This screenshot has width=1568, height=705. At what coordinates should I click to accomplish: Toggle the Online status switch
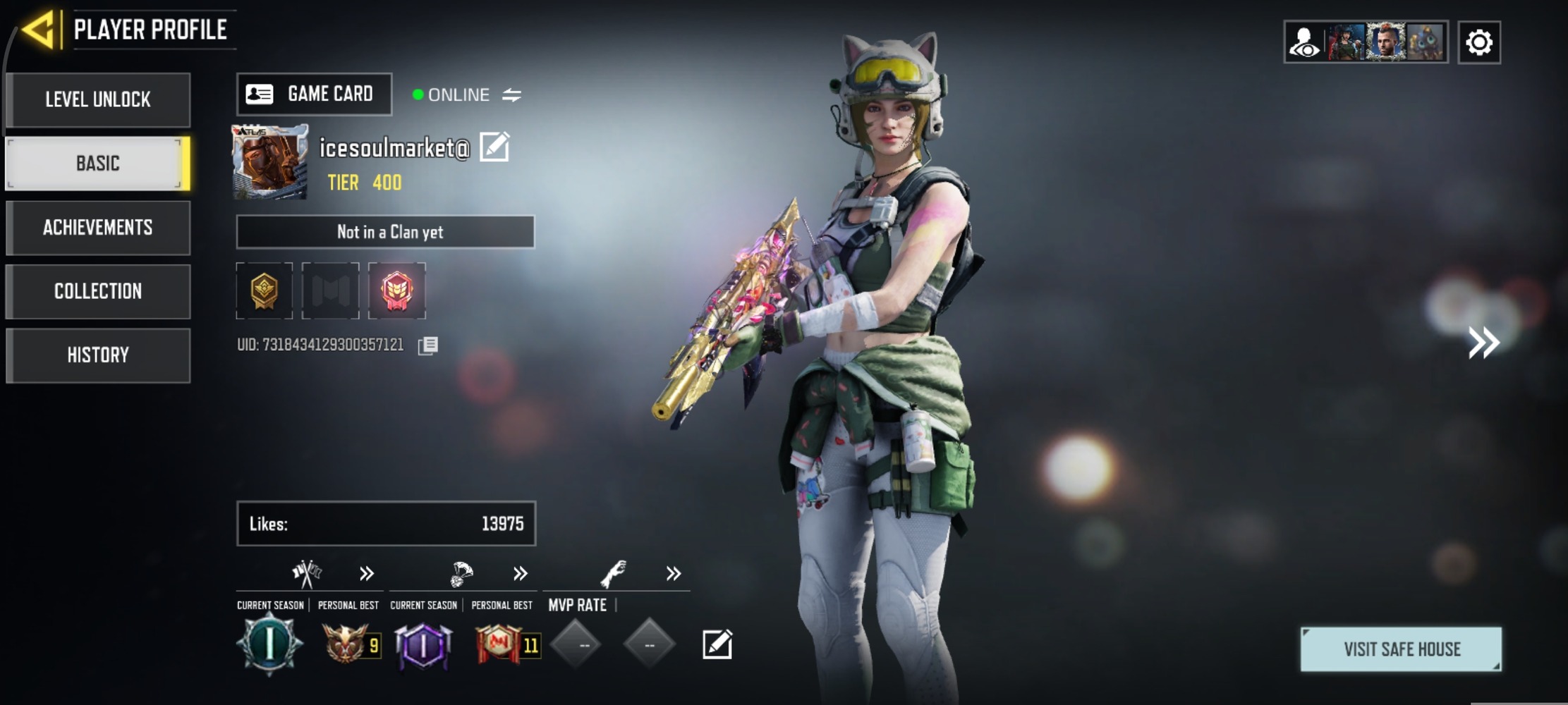[x=511, y=94]
